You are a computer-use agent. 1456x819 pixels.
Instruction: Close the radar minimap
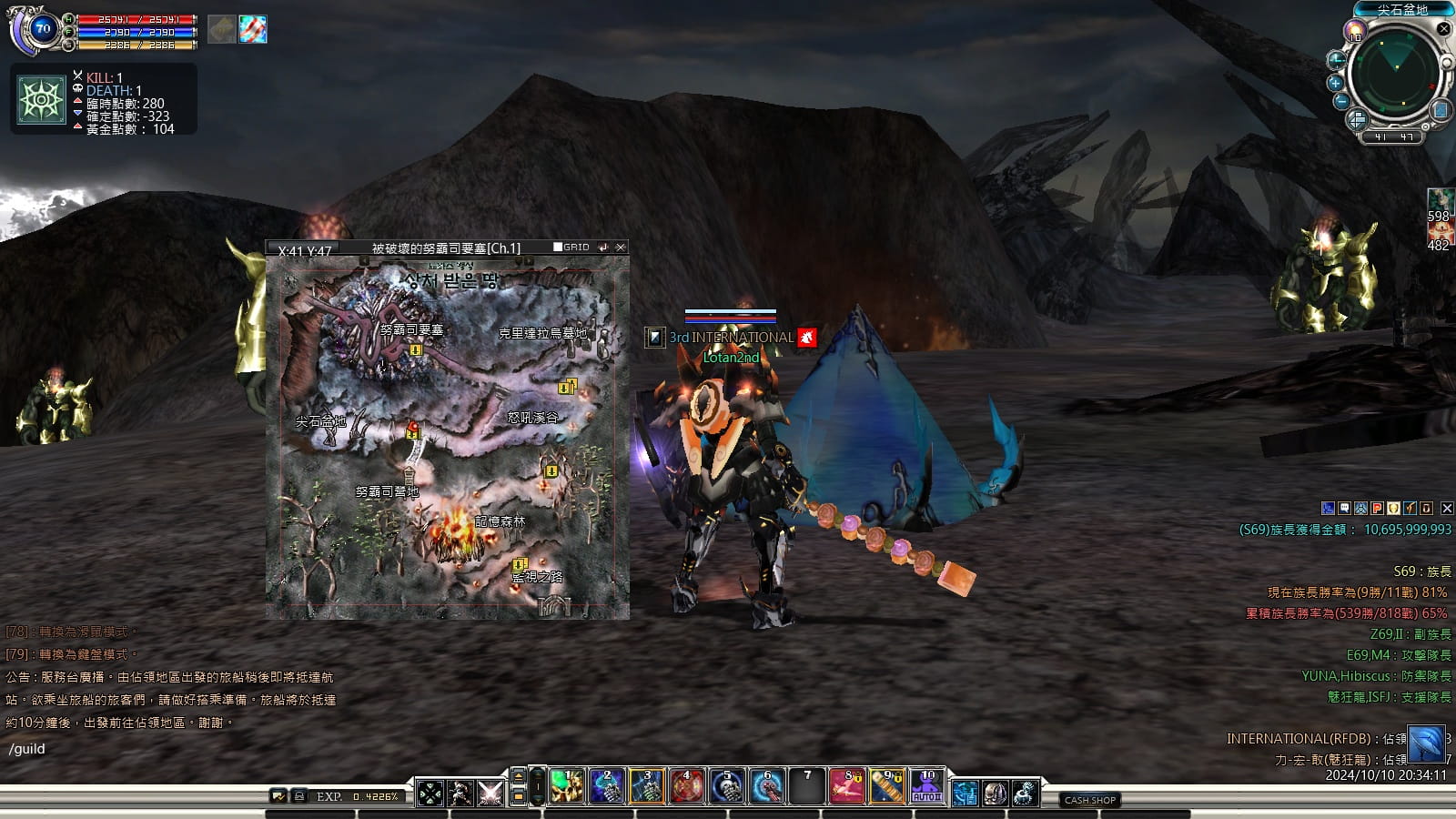[1443, 29]
